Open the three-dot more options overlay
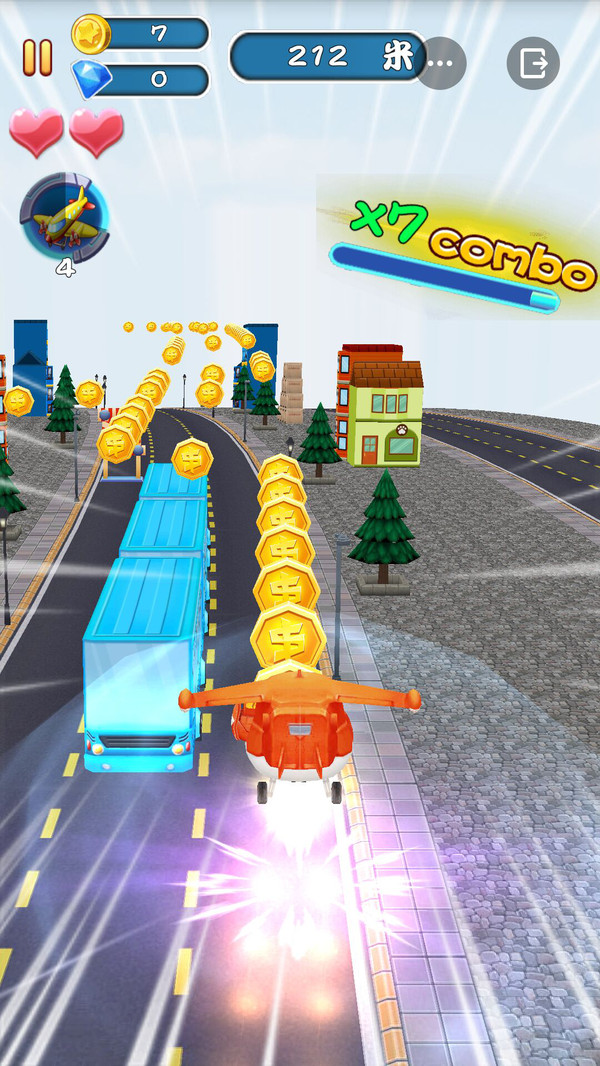The width and height of the screenshot is (600, 1066). point(441,63)
